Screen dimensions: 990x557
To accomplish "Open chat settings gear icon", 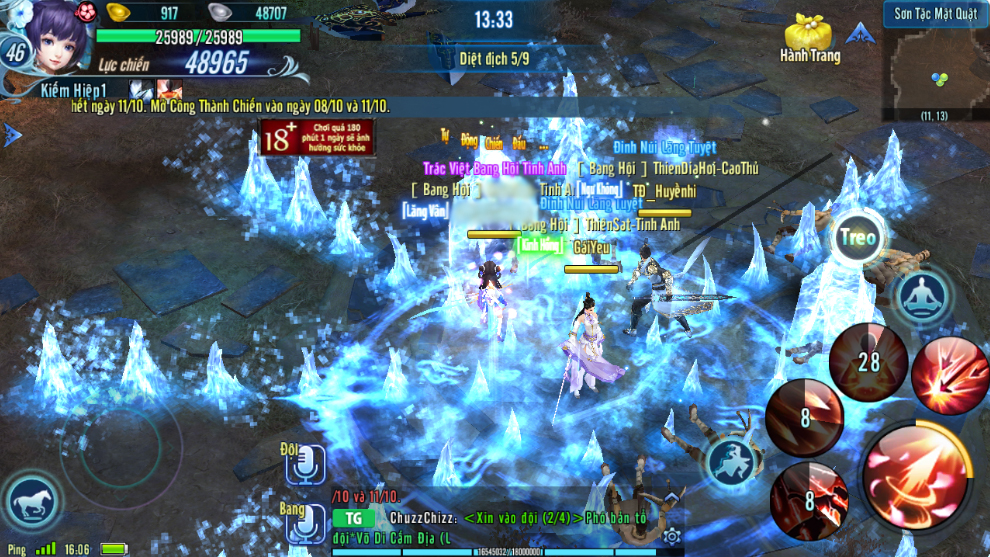I will (672, 537).
